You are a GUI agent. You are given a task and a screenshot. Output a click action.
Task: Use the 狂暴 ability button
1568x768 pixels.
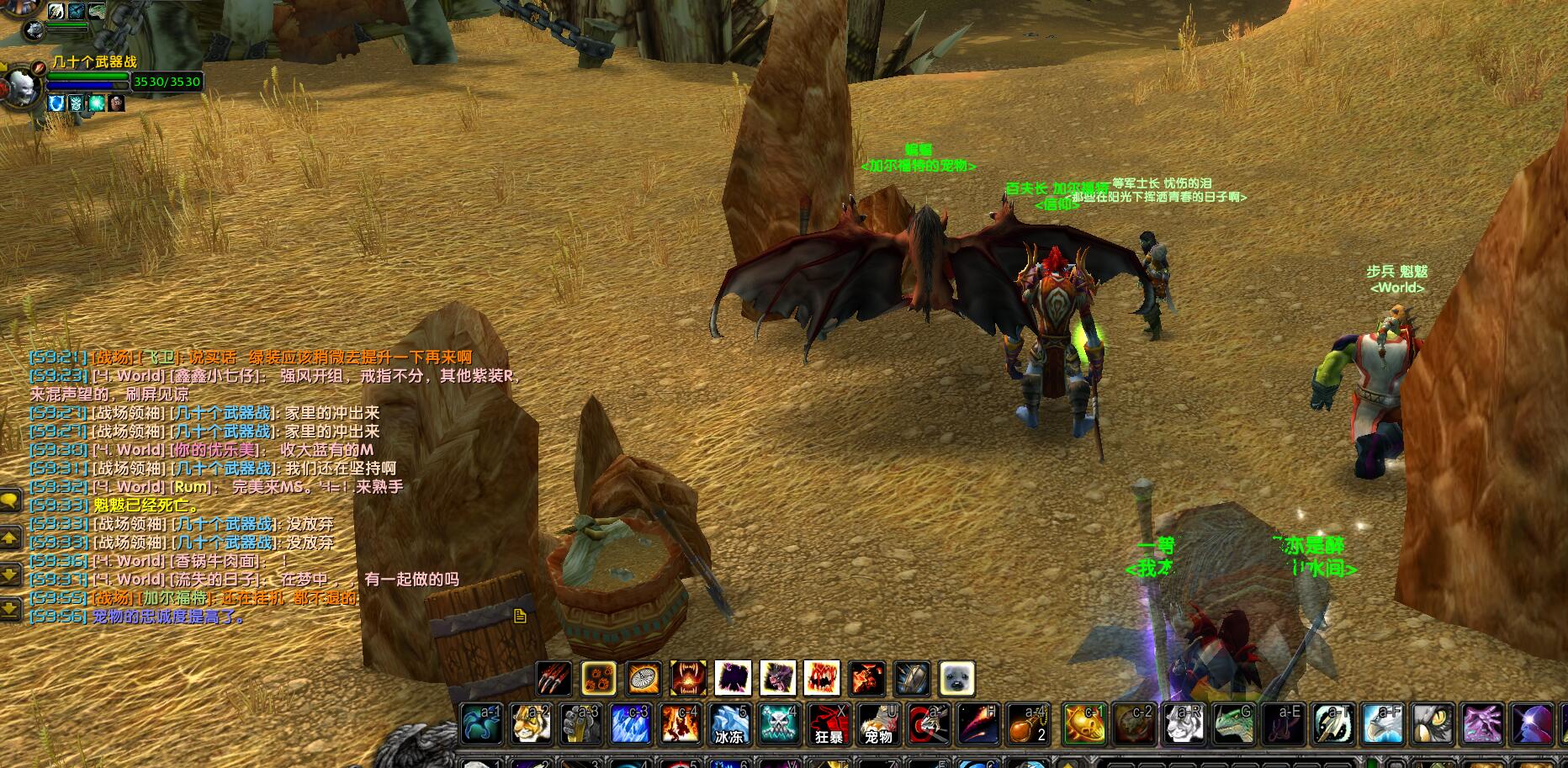[829, 724]
